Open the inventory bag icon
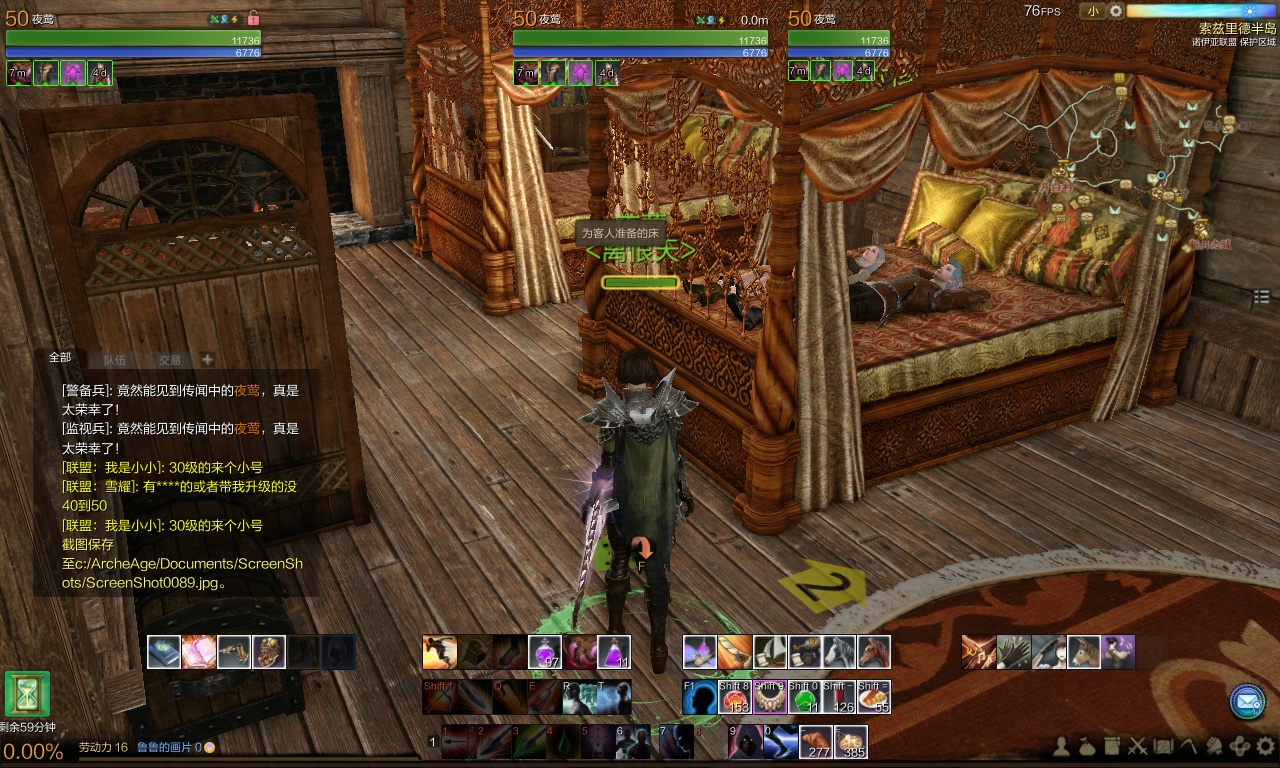This screenshot has height=768, width=1280. click(x=1087, y=746)
